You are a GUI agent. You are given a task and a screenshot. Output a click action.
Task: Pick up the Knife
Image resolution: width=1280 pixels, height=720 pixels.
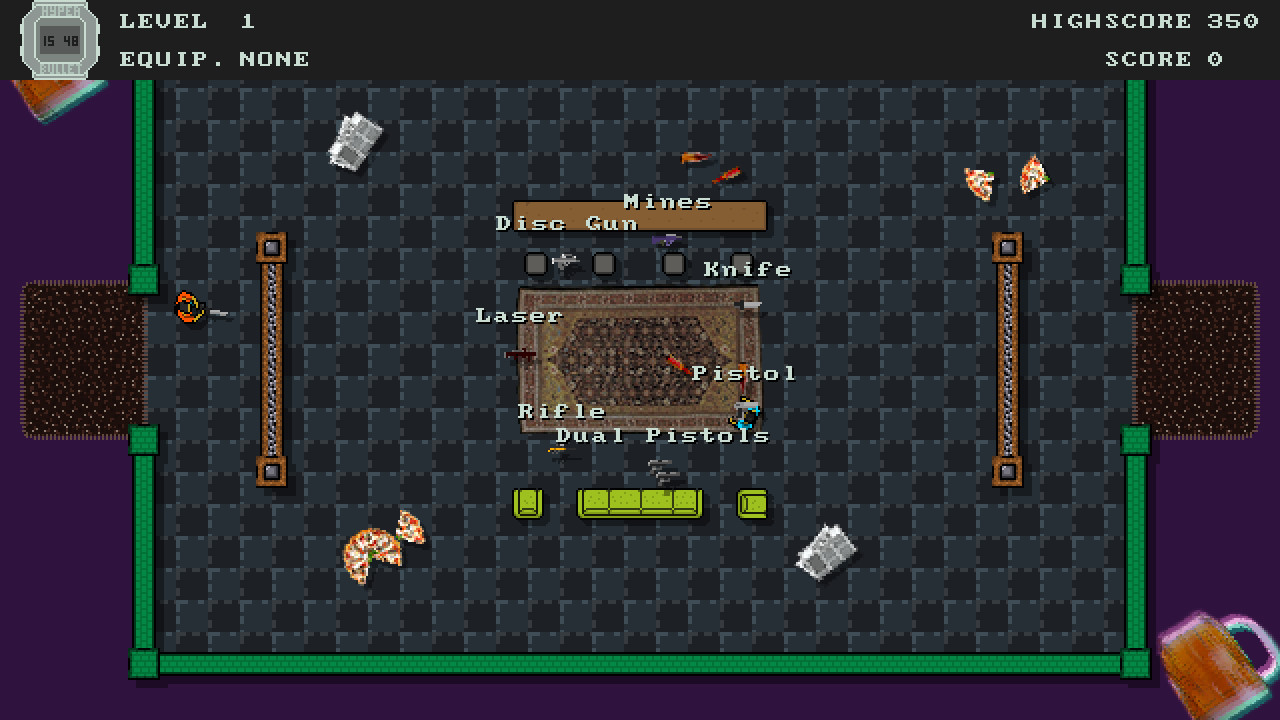pyautogui.click(x=748, y=304)
